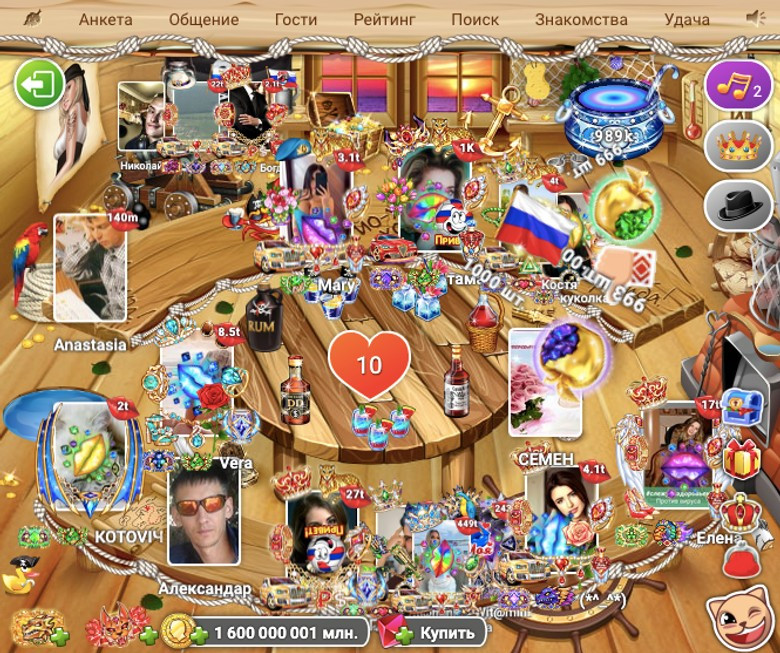Show the Гости visitors list
The width and height of the screenshot is (780, 653).
pyautogui.click(x=295, y=19)
